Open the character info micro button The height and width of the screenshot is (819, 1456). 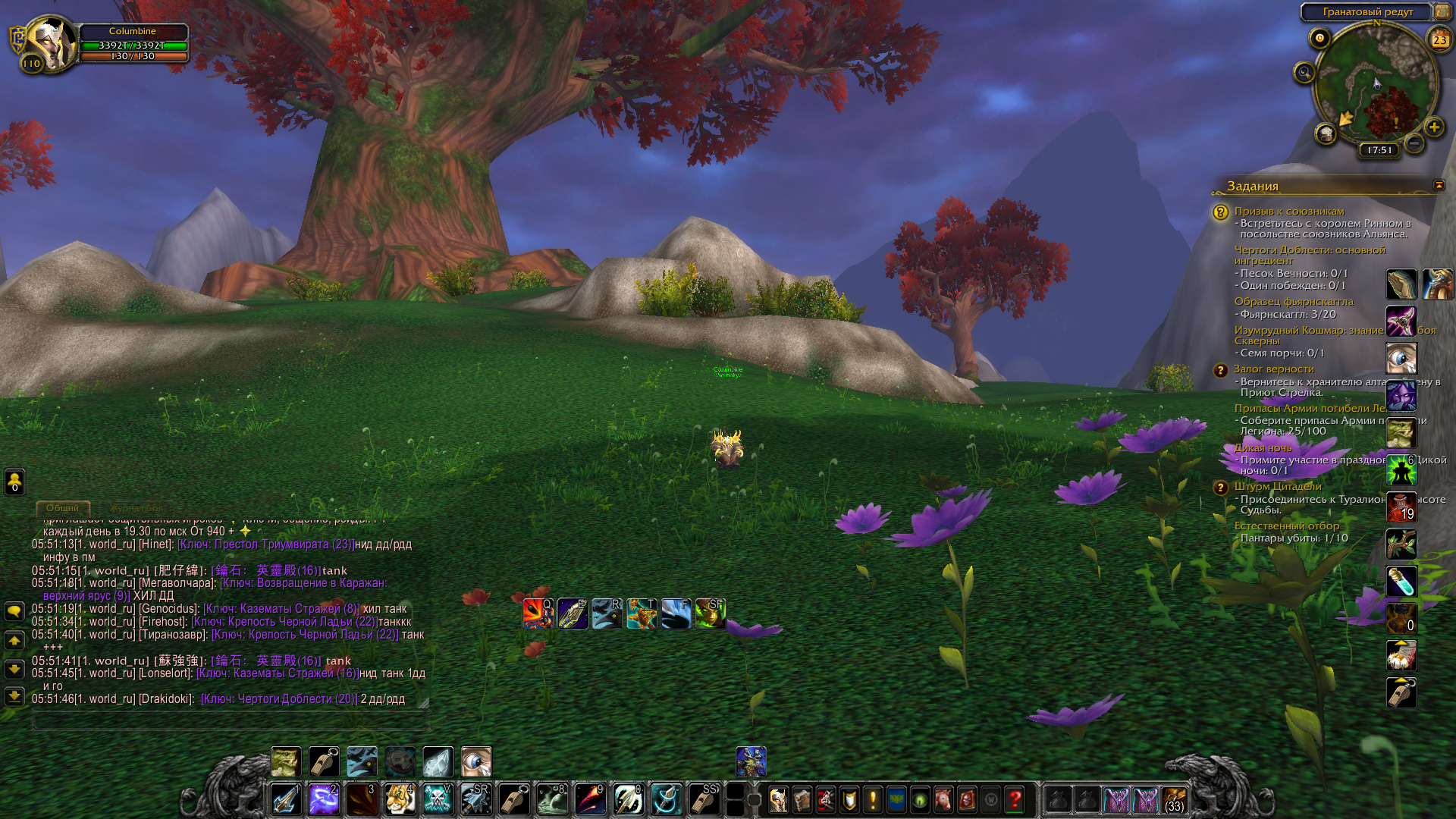coord(778,799)
